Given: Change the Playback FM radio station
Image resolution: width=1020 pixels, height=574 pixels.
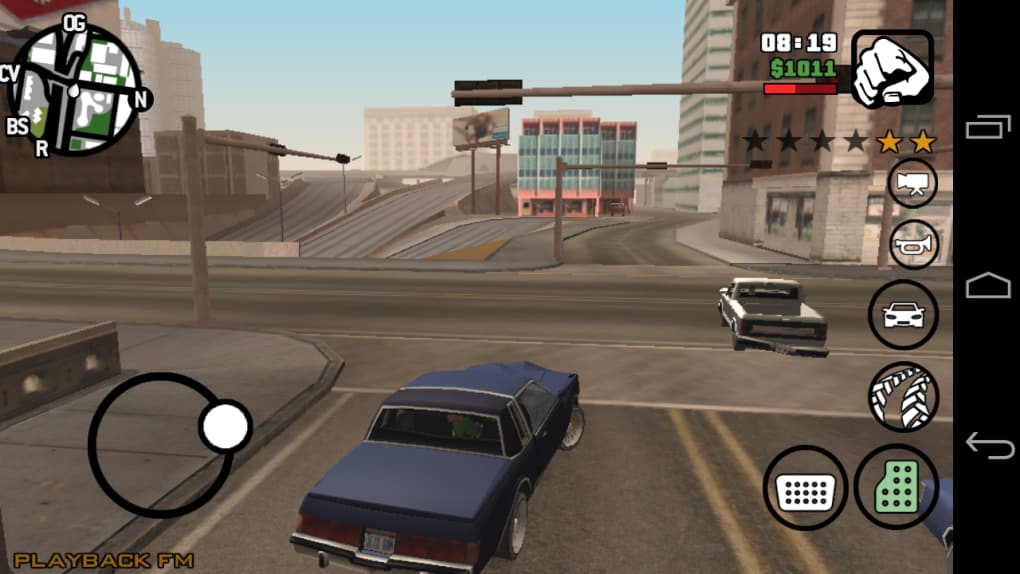Looking at the screenshot, I should pos(104,560).
